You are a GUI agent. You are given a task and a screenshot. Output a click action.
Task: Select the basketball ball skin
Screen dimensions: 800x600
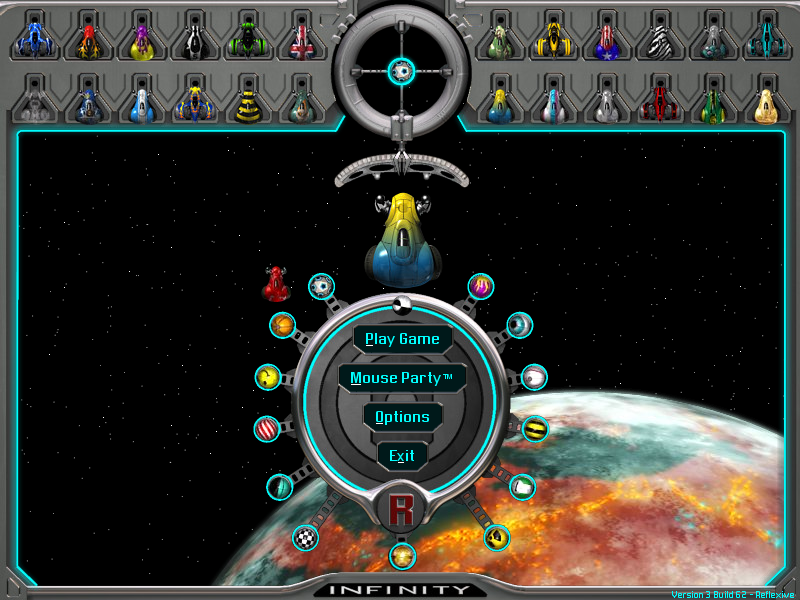283,325
